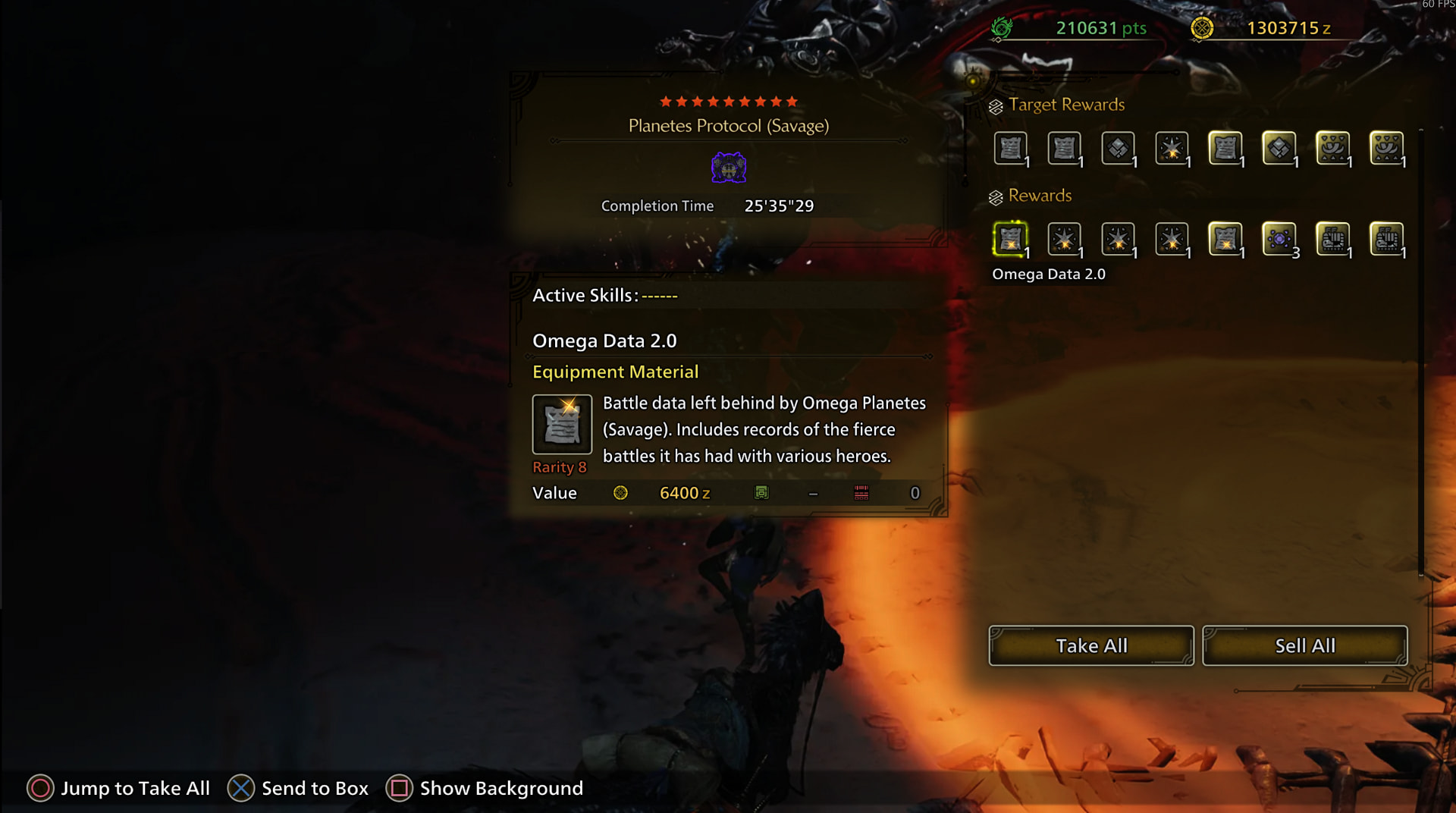The height and width of the screenshot is (813, 1456).
Task: Pick the gold-framed sparkling scroll in Rewards
Action: [1225, 240]
